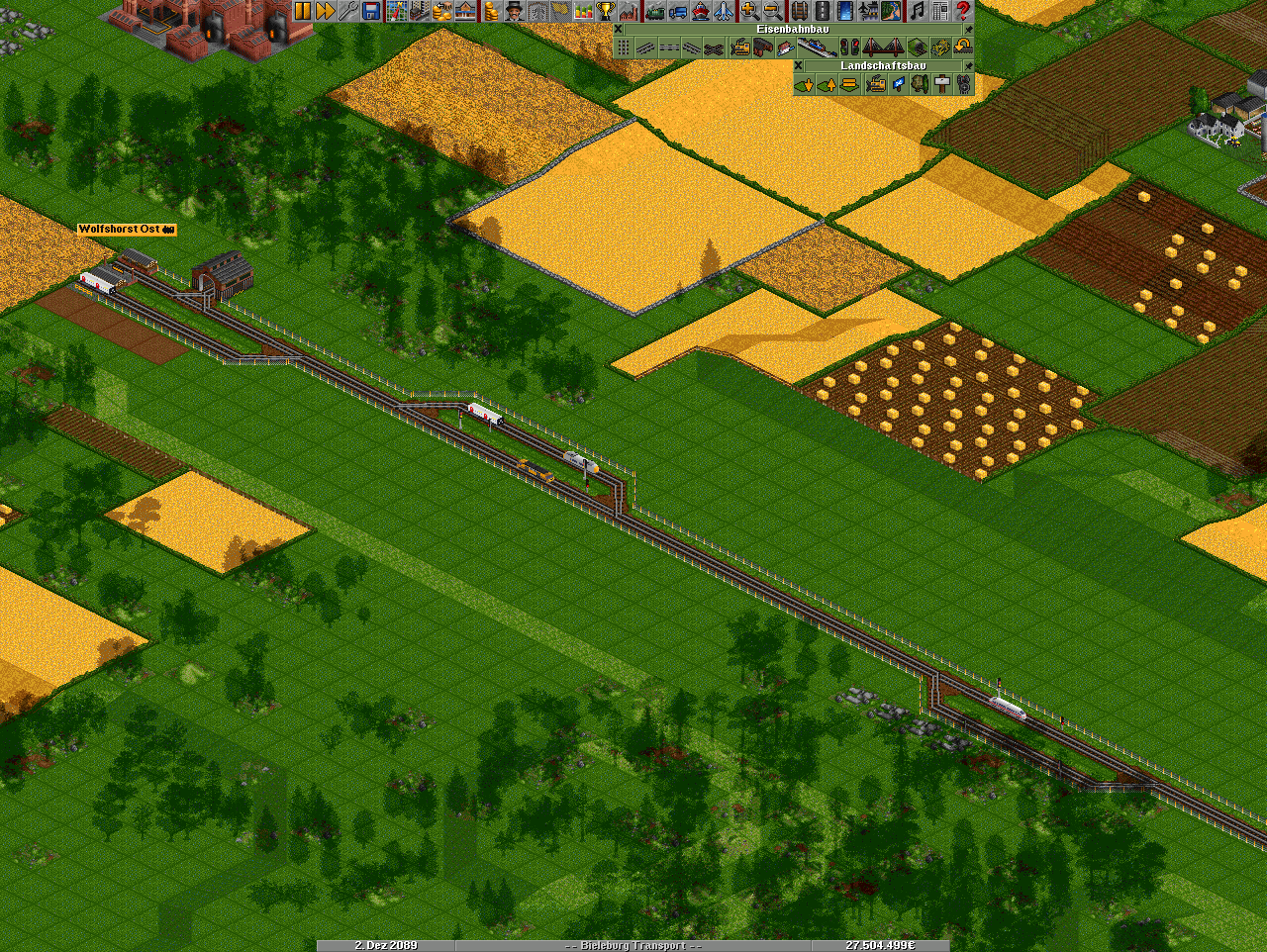This screenshot has width=1267, height=952.
Task: Show the train list using locomotive icon
Action: pyautogui.click(x=654, y=11)
